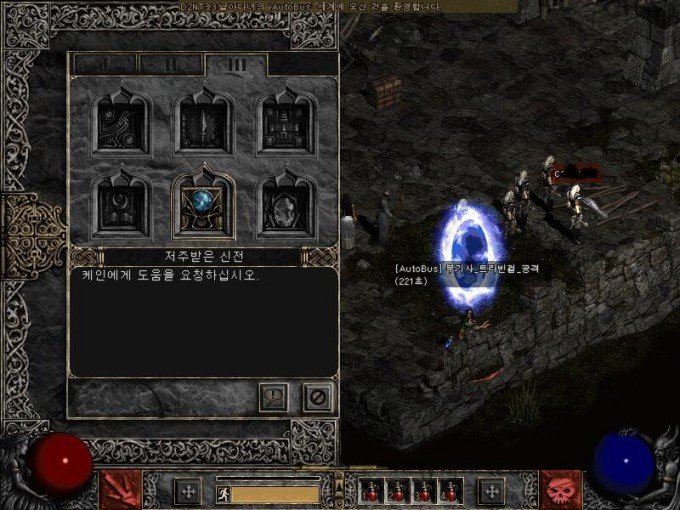Image resolution: width=680 pixels, height=510 pixels.
Task: Click the highlighted blue orb quest icon
Action: click(x=203, y=202)
